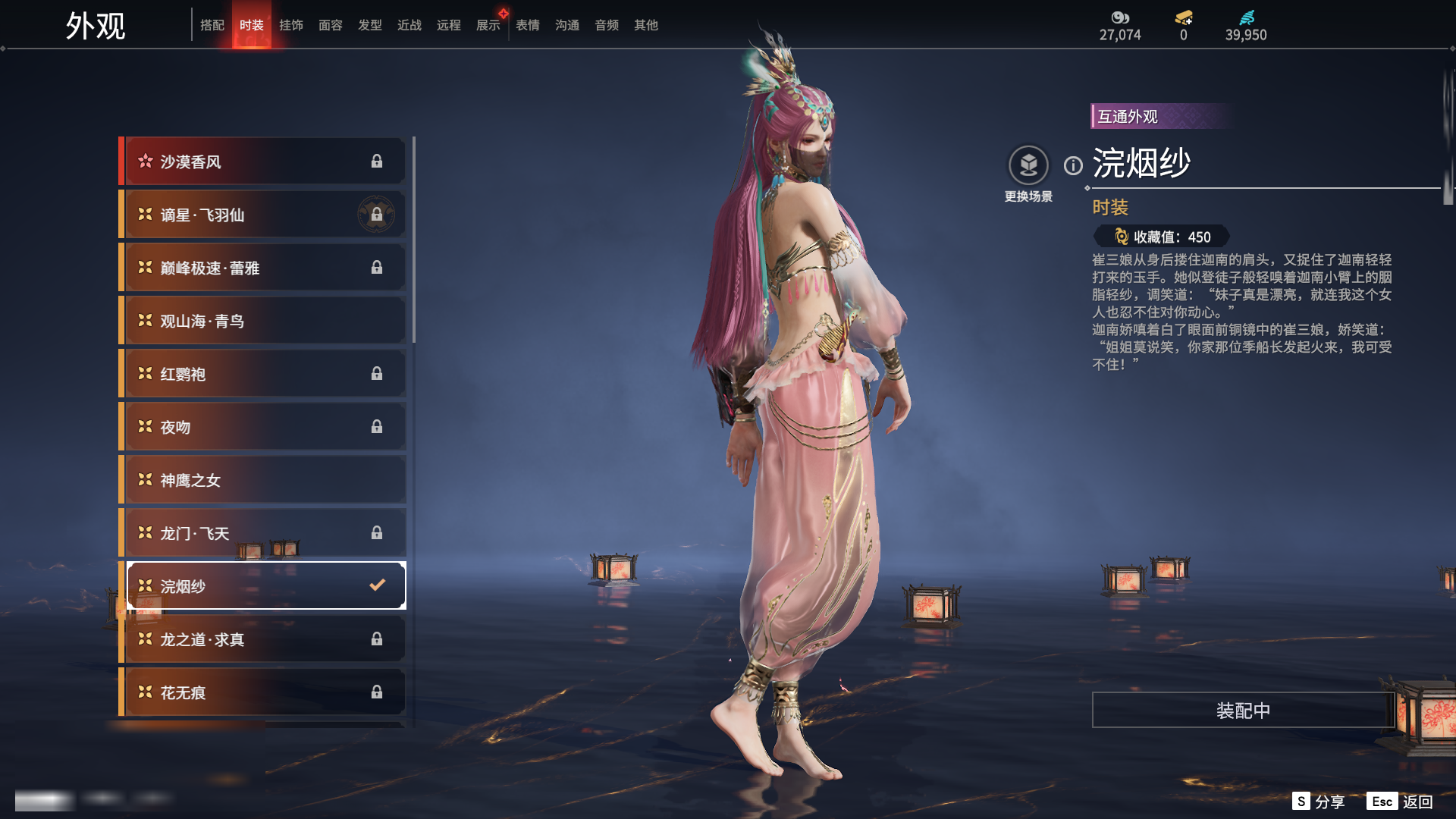Image resolution: width=1456 pixels, height=819 pixels.
Task: Switch to the 展示 display tab
Action: [x=488, y=25]
